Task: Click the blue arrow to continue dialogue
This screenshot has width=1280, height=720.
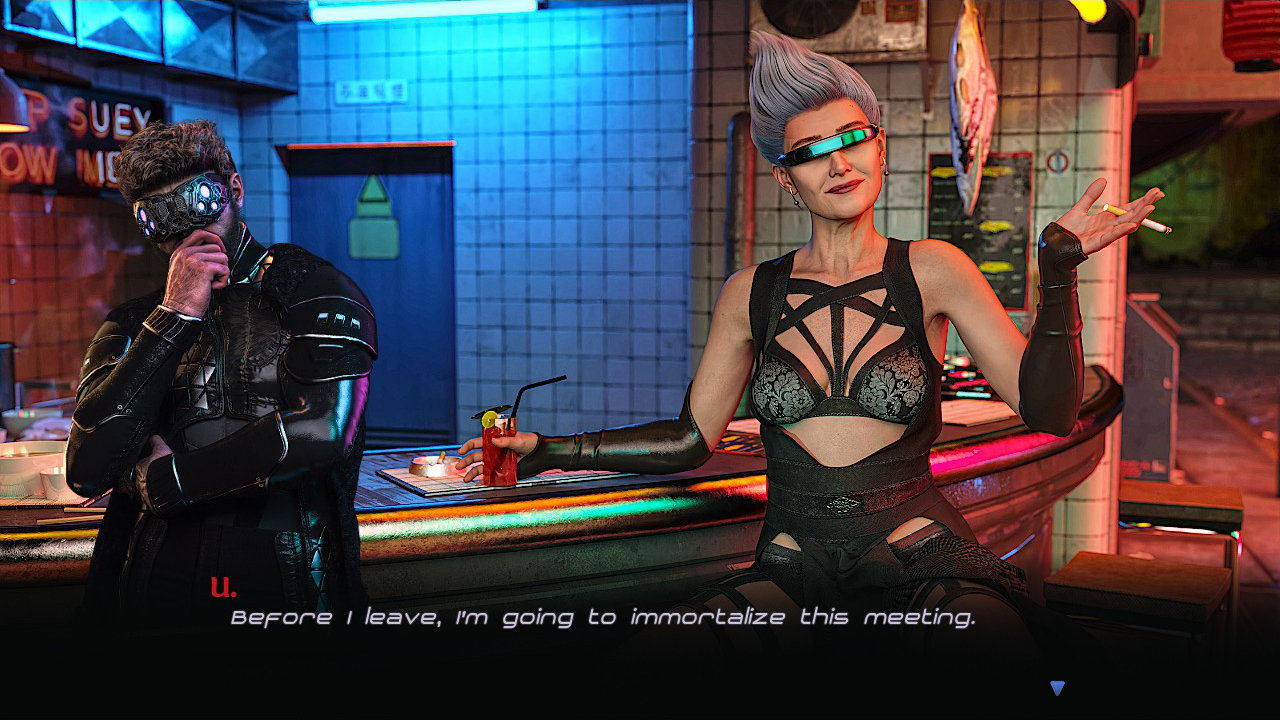Action: tap(1057, 688)
